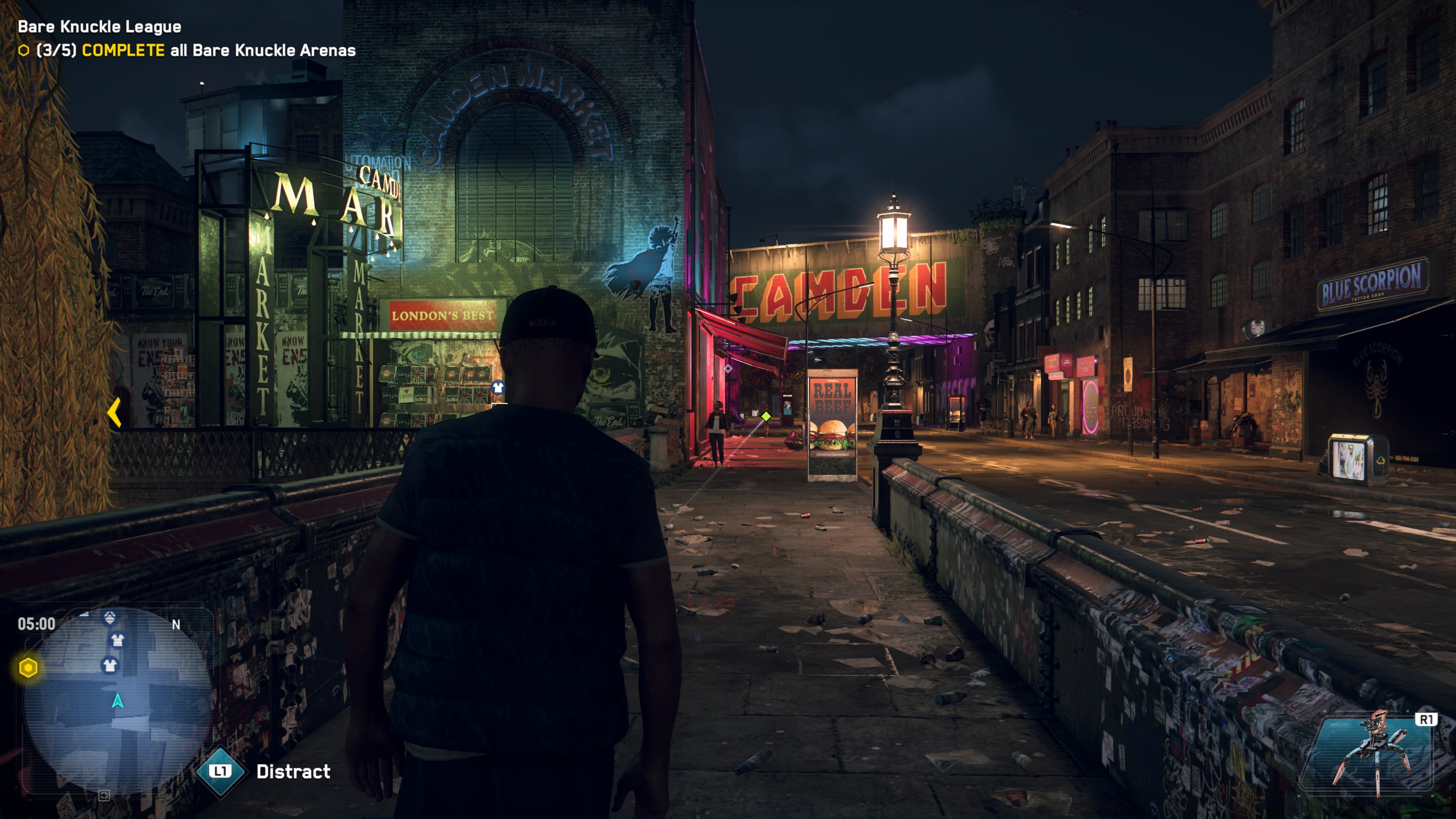Select the cyan player arrow on minimap
The image size is (1456, 819).
(x=118, y=701)
